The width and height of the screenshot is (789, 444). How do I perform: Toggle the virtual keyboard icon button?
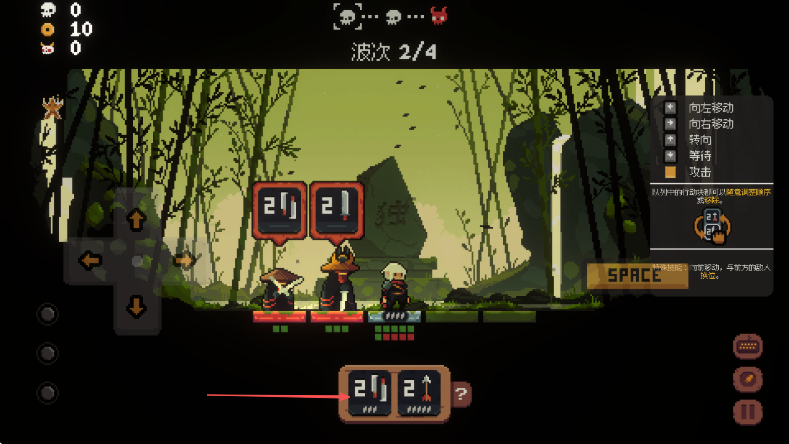tap(747, 347)
